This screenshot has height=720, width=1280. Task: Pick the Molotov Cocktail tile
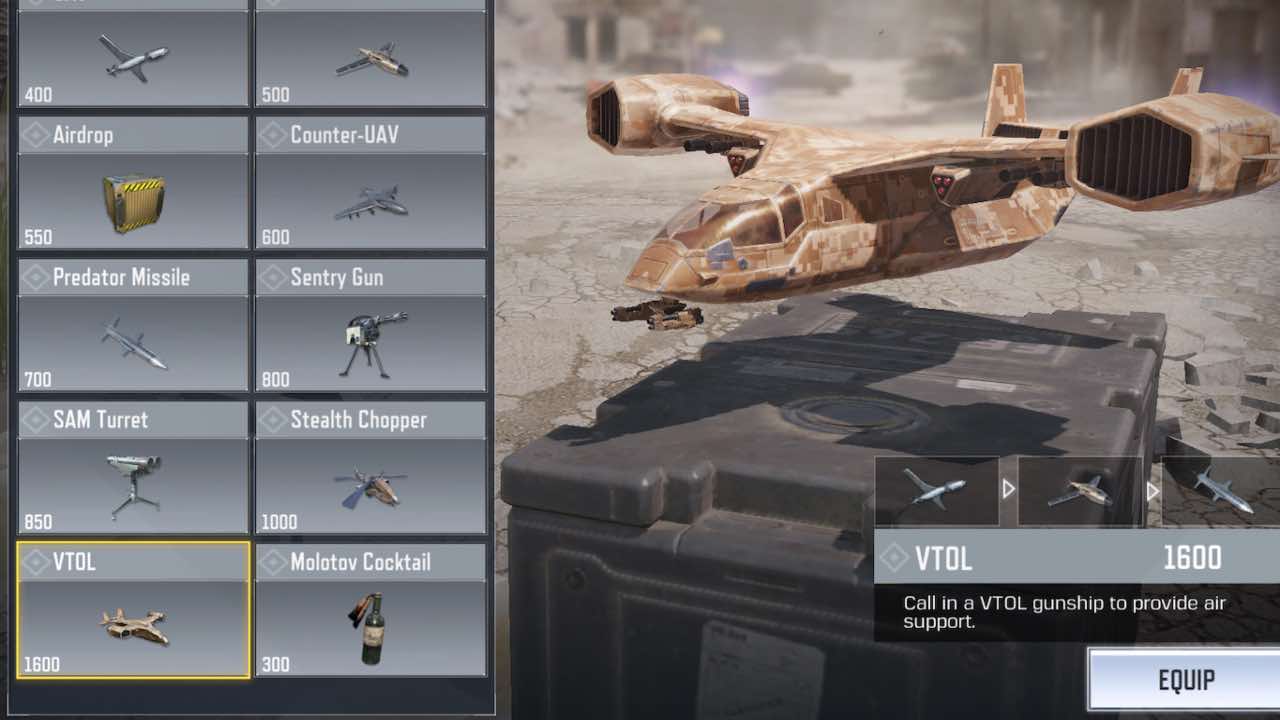point(371,610)
